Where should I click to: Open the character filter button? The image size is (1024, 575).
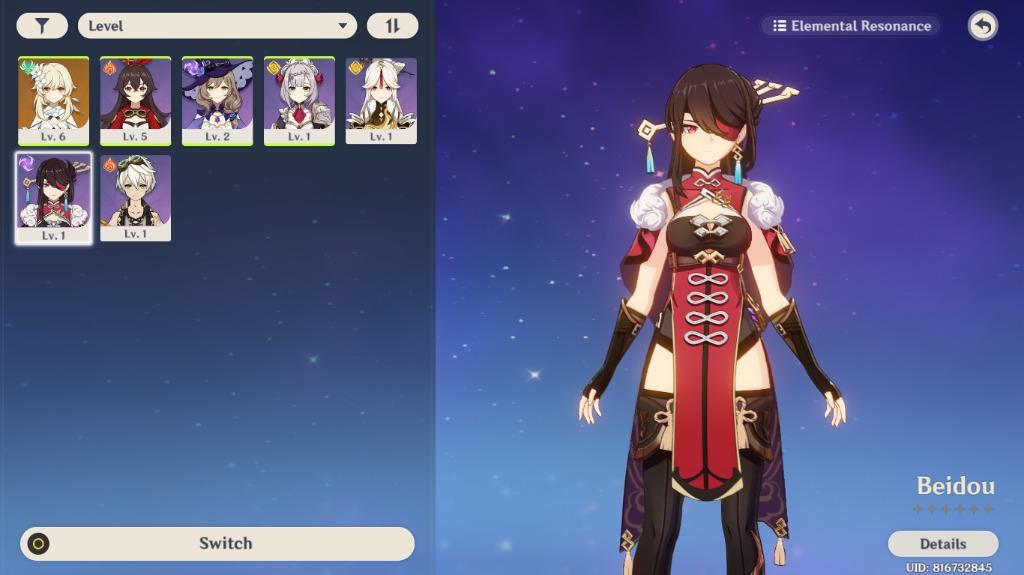42,26
